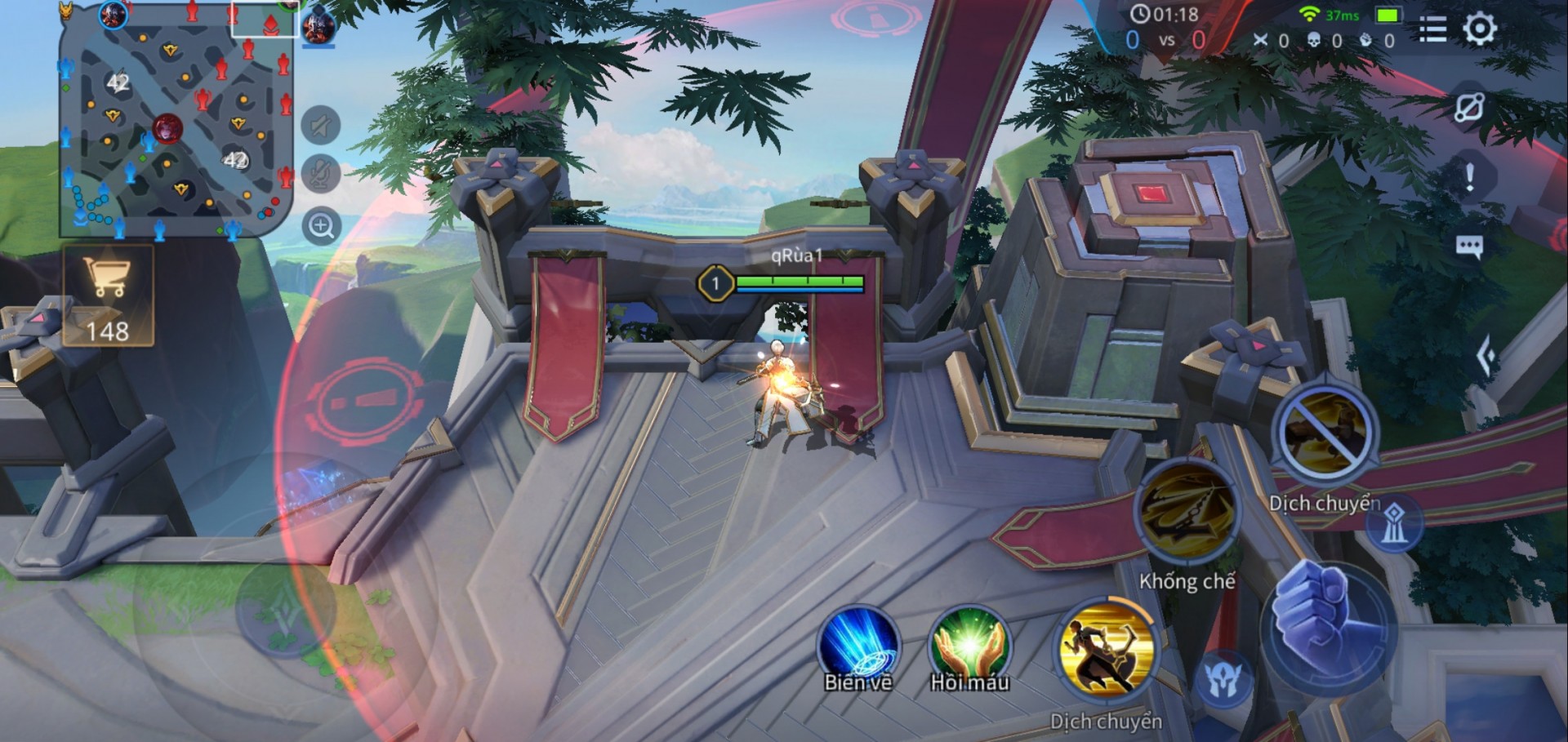The height and width of the screenshot is (742, 1568).
Task: Open the quick chat bubble
Action: 1469,246
